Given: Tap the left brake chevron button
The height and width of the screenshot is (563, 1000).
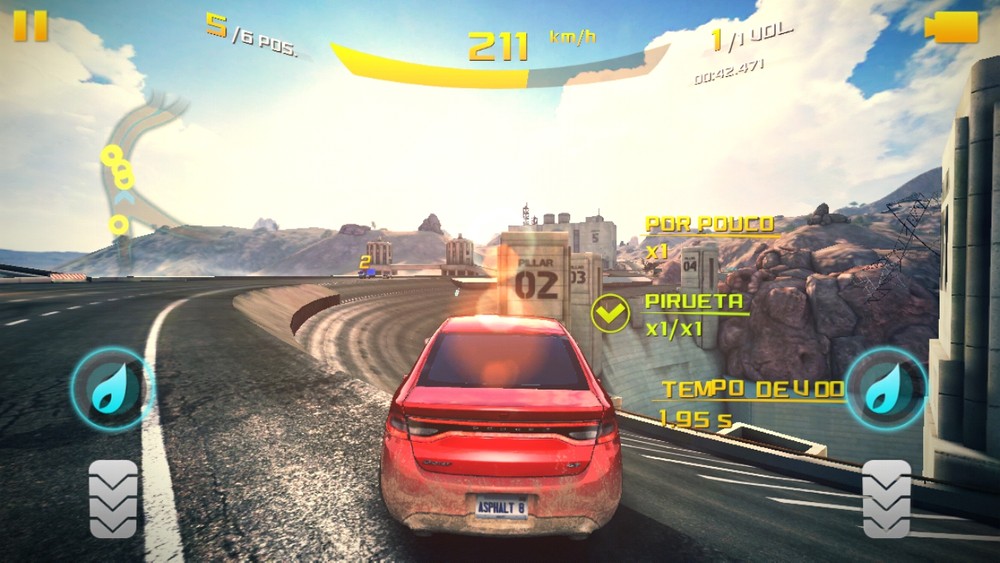Looking at the screenshot, I should (113, 499).
